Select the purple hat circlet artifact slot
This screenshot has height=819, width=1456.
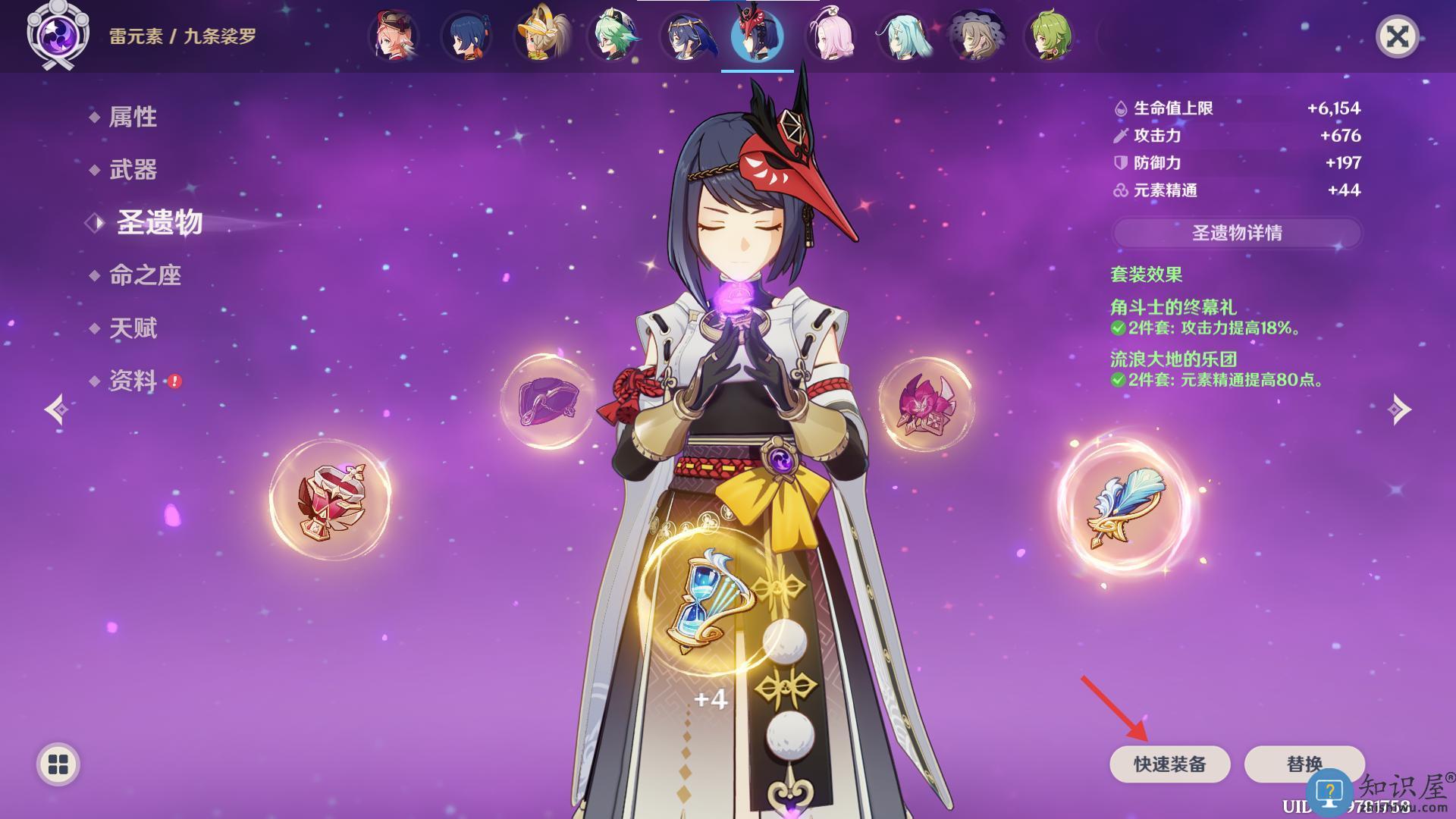click(x=548, y=402)
